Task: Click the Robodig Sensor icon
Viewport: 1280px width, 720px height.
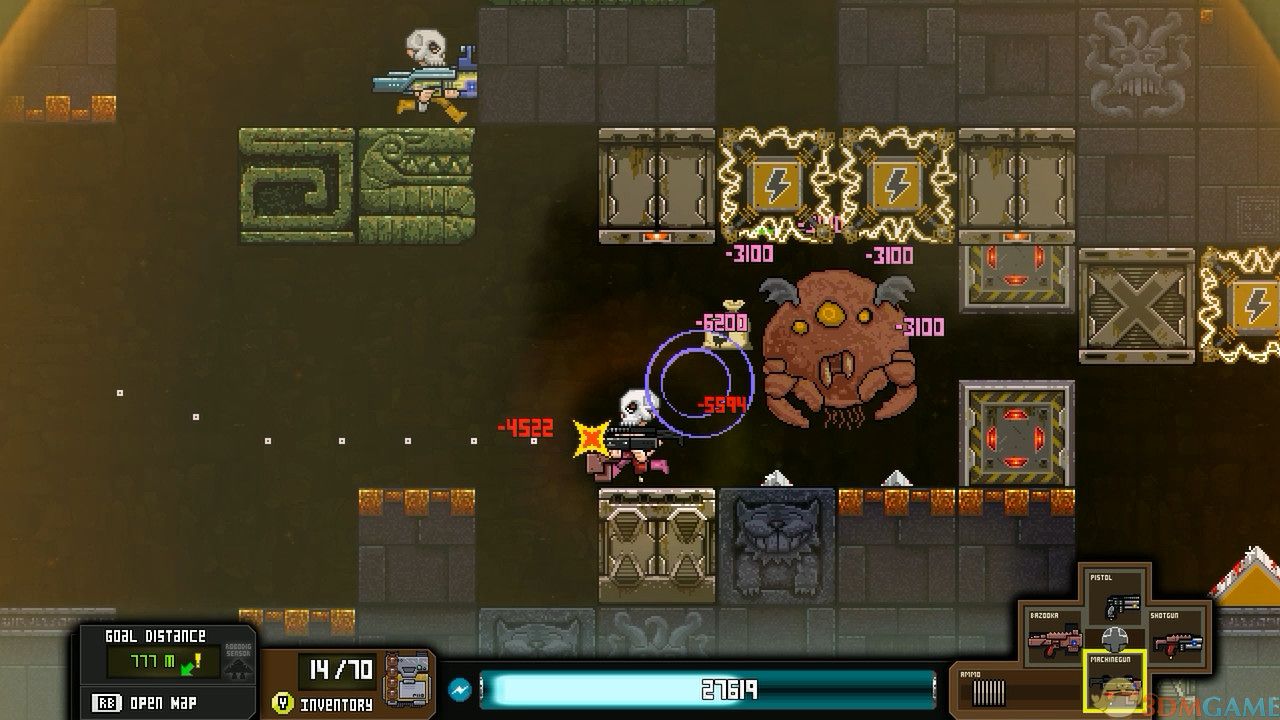Action: coord(239,662)
